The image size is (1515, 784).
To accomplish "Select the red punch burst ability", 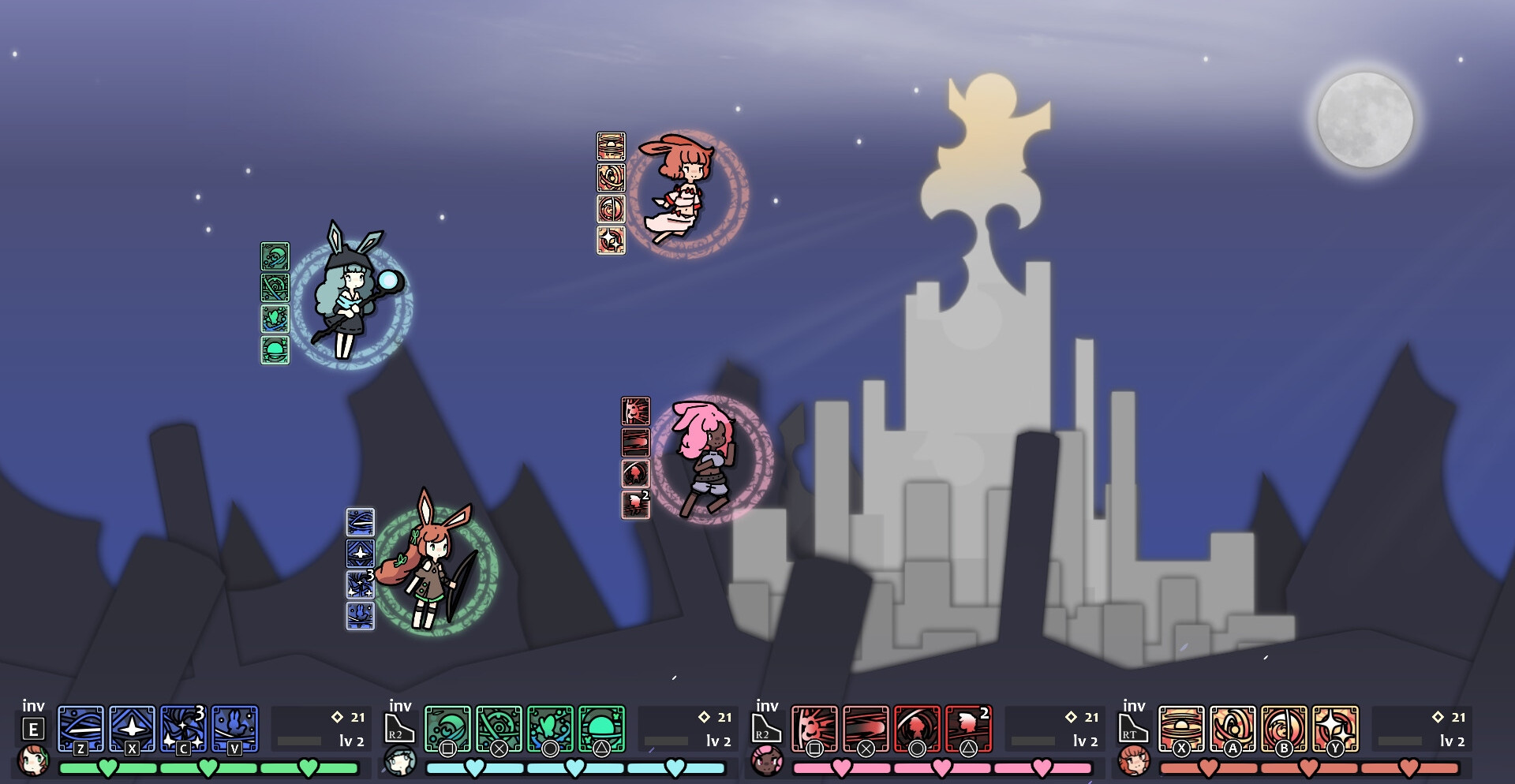I will pyautogui.click(x=814, y=727).
